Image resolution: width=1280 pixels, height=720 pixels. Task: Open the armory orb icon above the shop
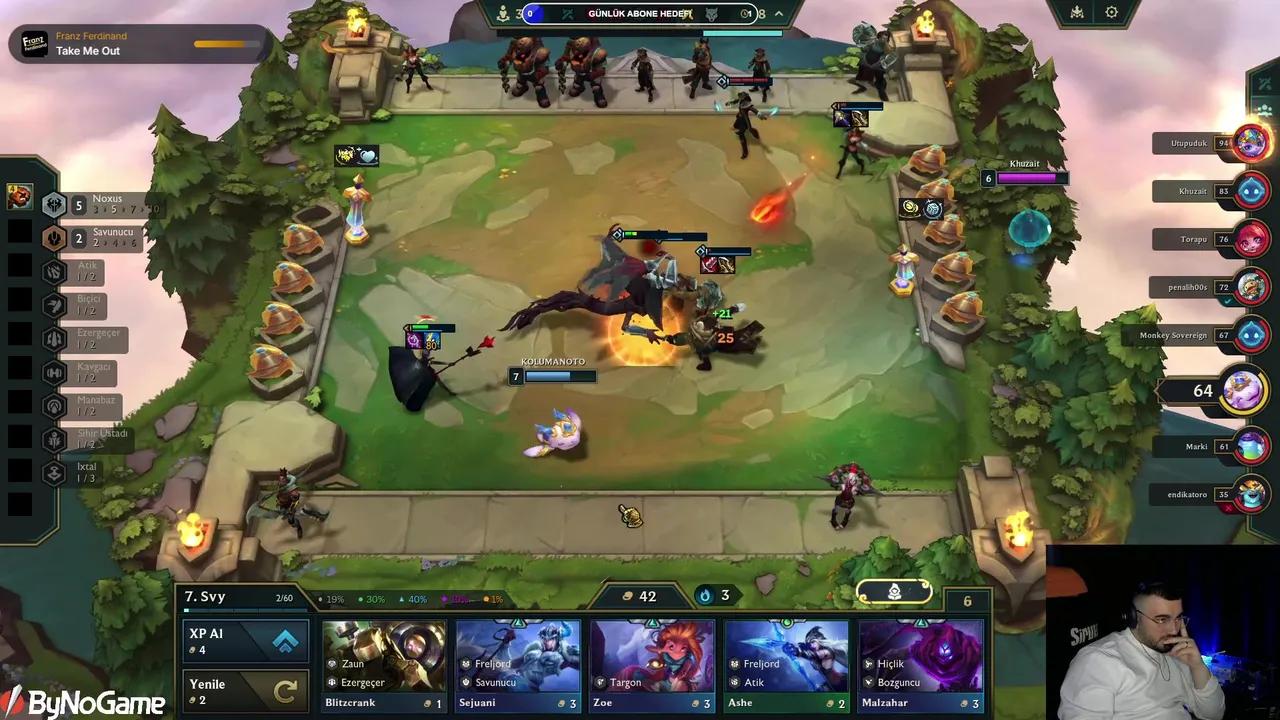pyautogui.click(x=893, y=592)
